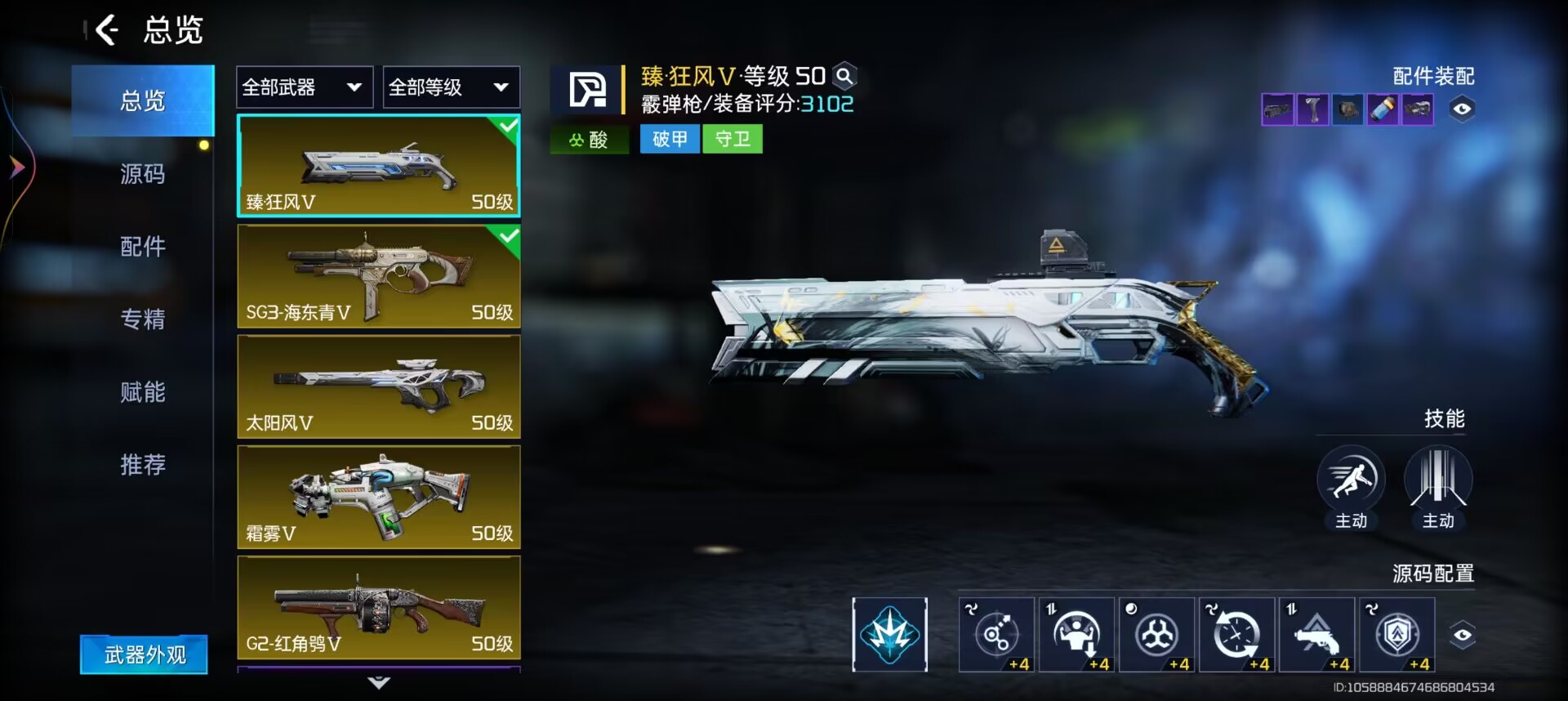Screen dimensions: 1568x701
Task: Go back with the arrow button
Action: [107, 31]
